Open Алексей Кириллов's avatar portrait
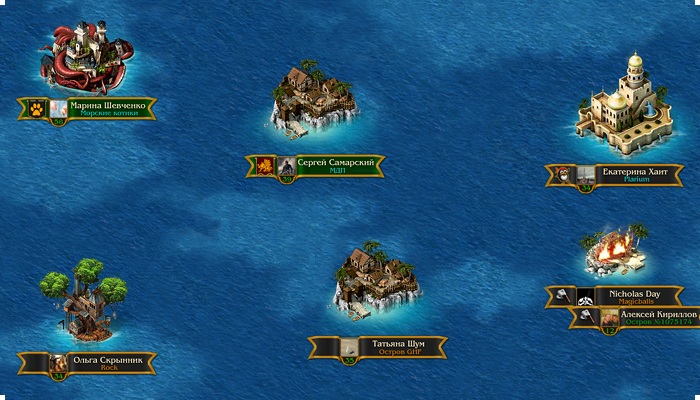700x400 pixels. [609, 318]
